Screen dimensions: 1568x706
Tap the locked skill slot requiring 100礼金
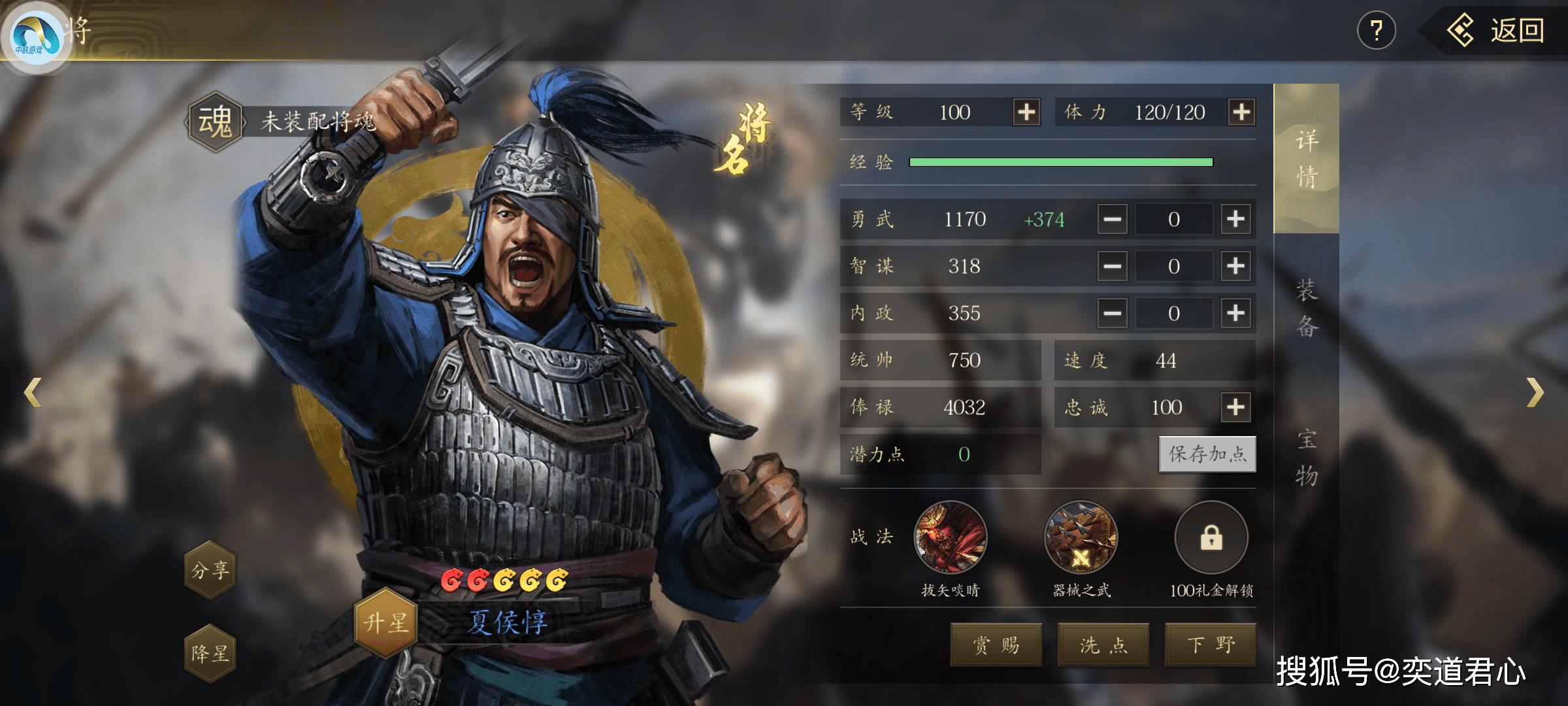point(1212,537)
